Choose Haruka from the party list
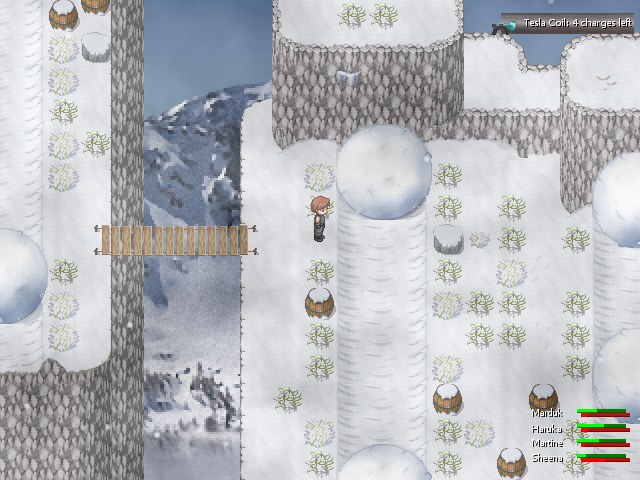 [547, 428]
